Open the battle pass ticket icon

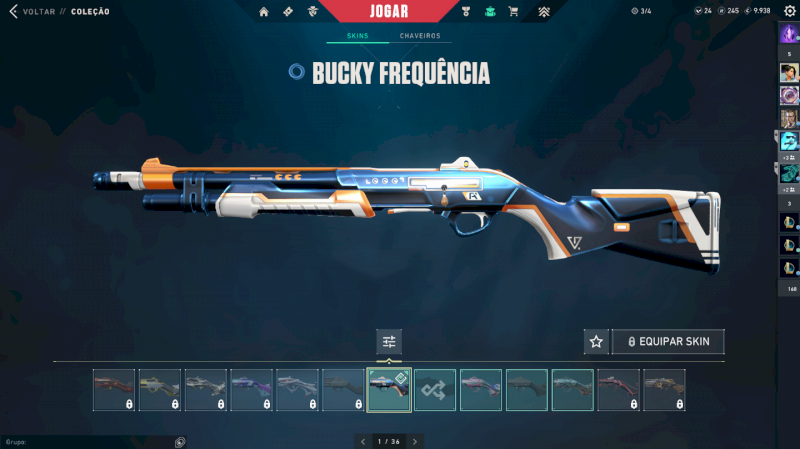click(288, 12)
